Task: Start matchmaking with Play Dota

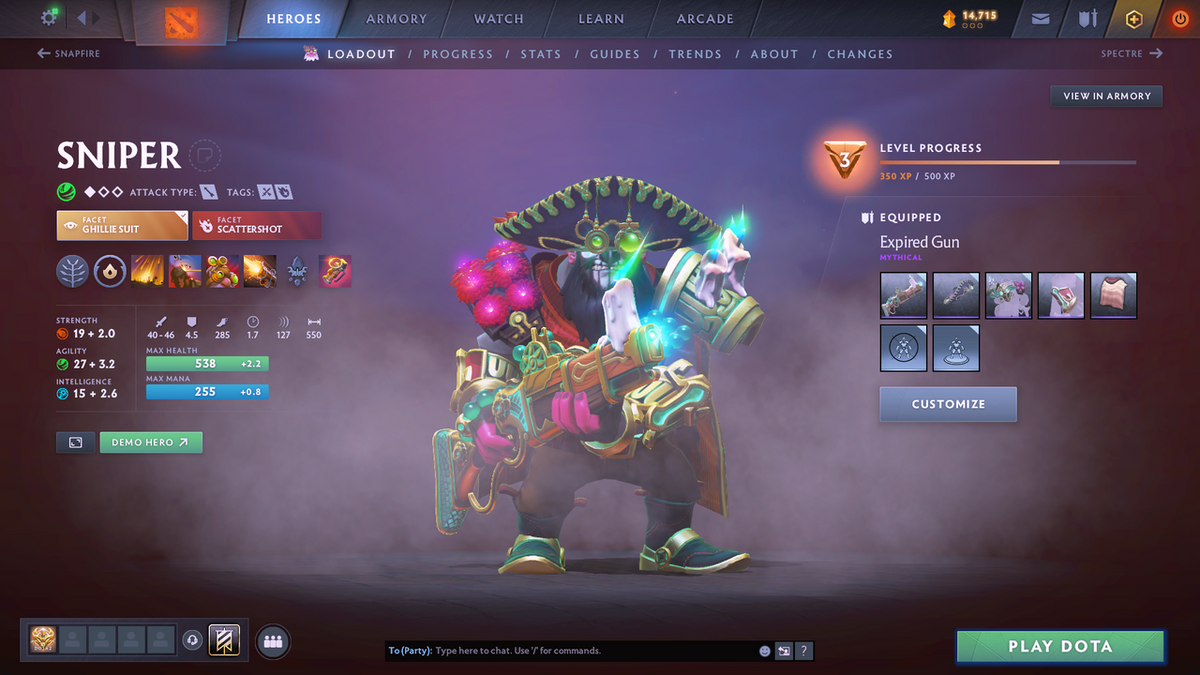Action: 1060,647
